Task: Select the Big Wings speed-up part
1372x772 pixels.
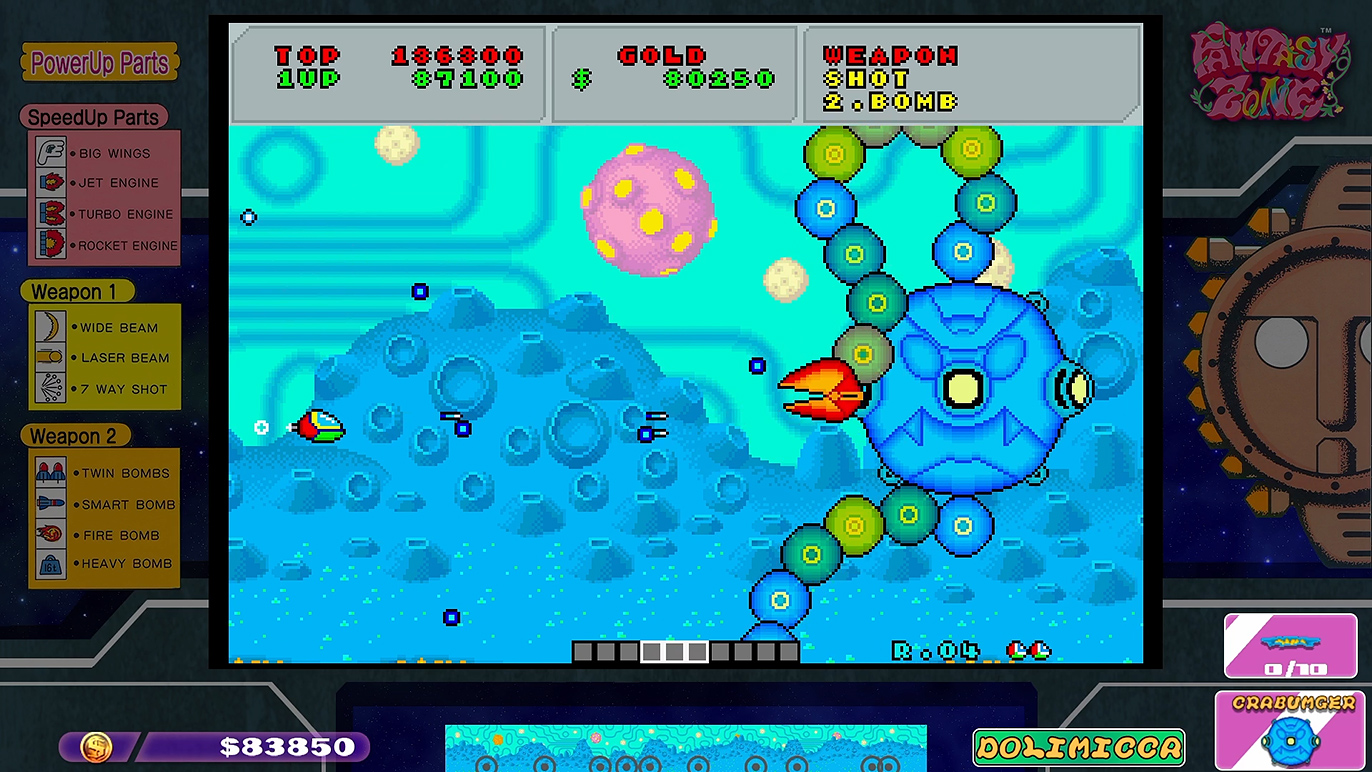Action: (x=105, y=153)
